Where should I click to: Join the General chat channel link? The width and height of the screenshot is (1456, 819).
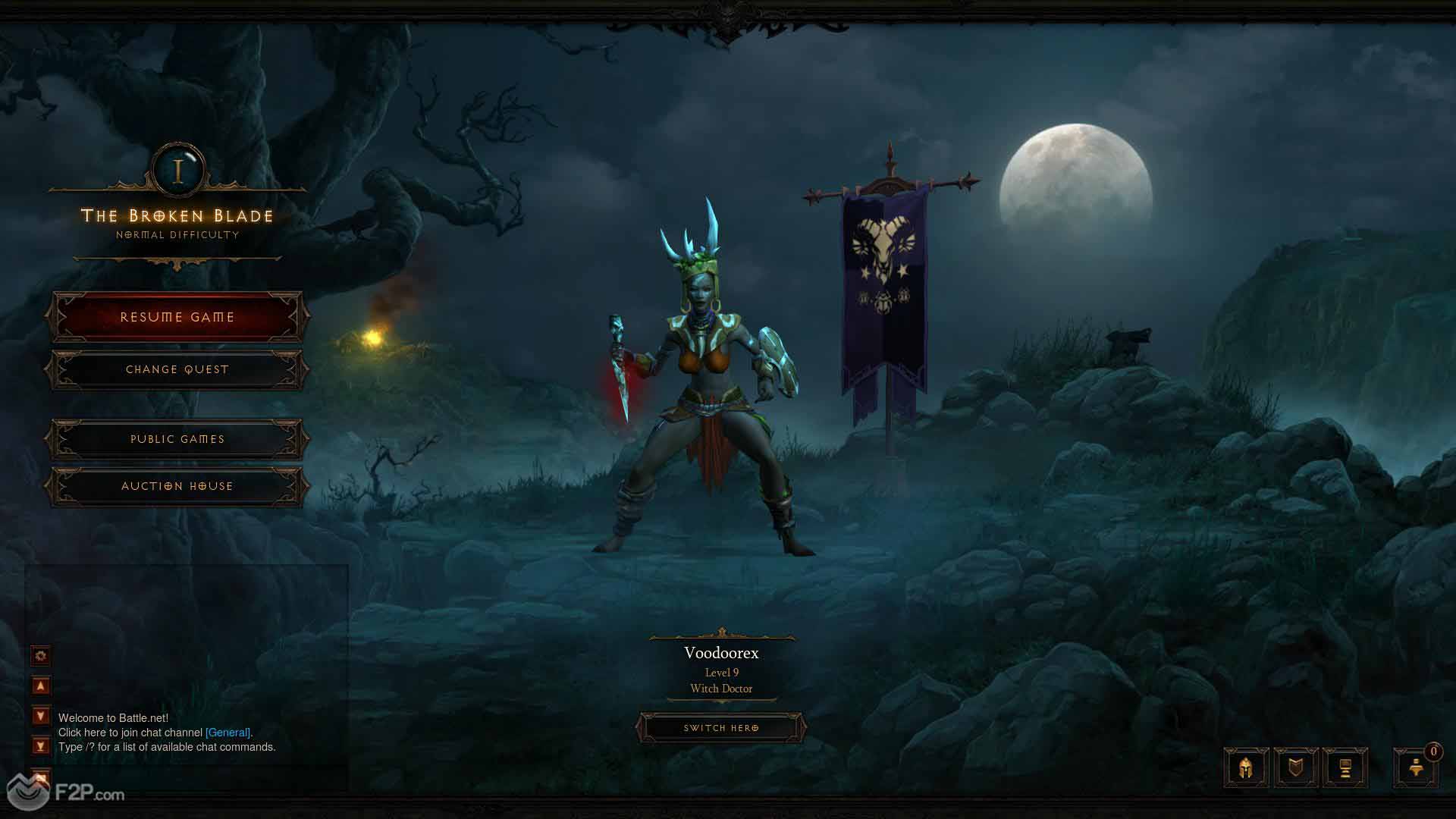[227, 733]
